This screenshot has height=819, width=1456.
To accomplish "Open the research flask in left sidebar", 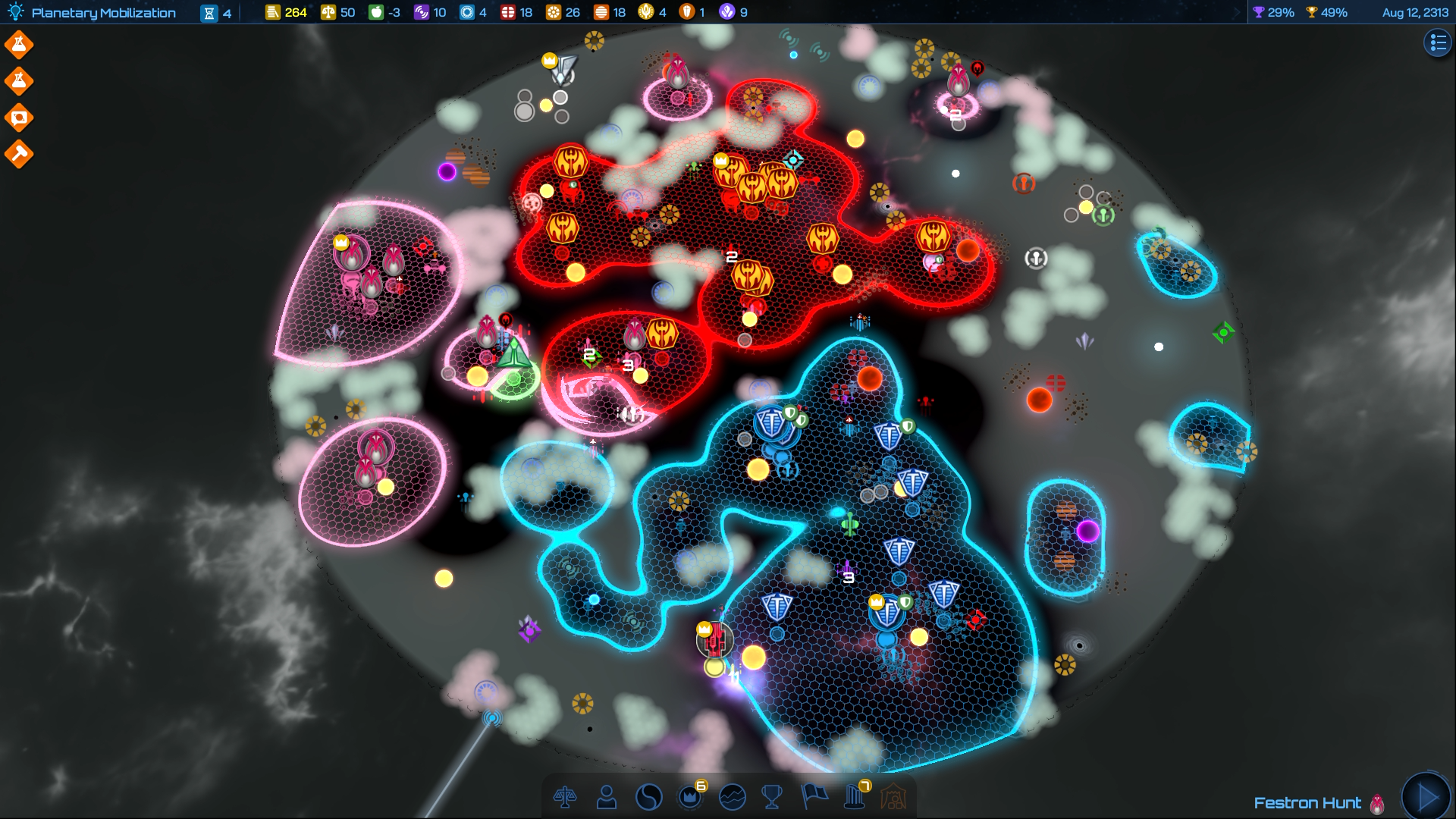I will [18, 44].
